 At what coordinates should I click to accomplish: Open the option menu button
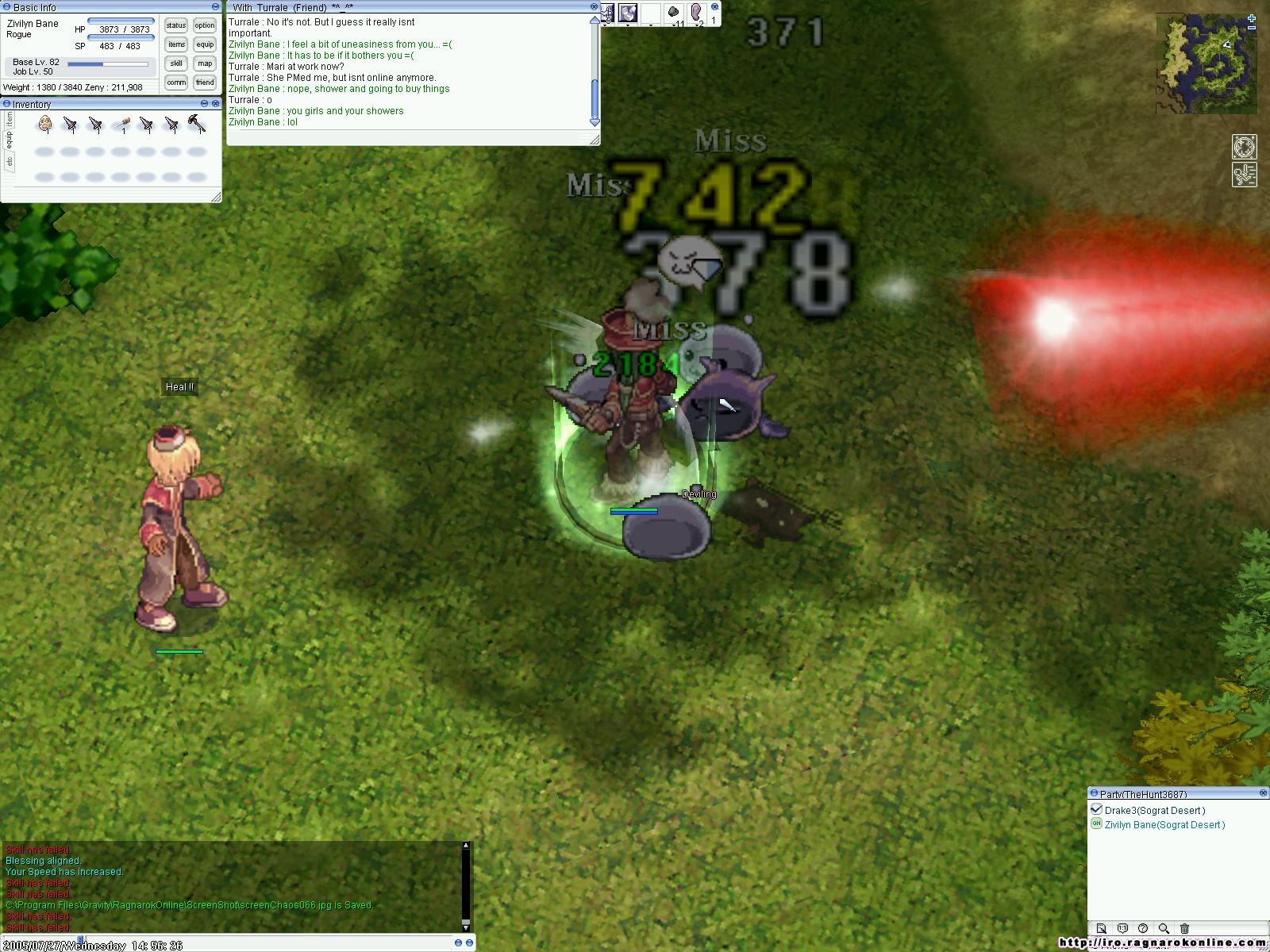[x=205, y=25]
